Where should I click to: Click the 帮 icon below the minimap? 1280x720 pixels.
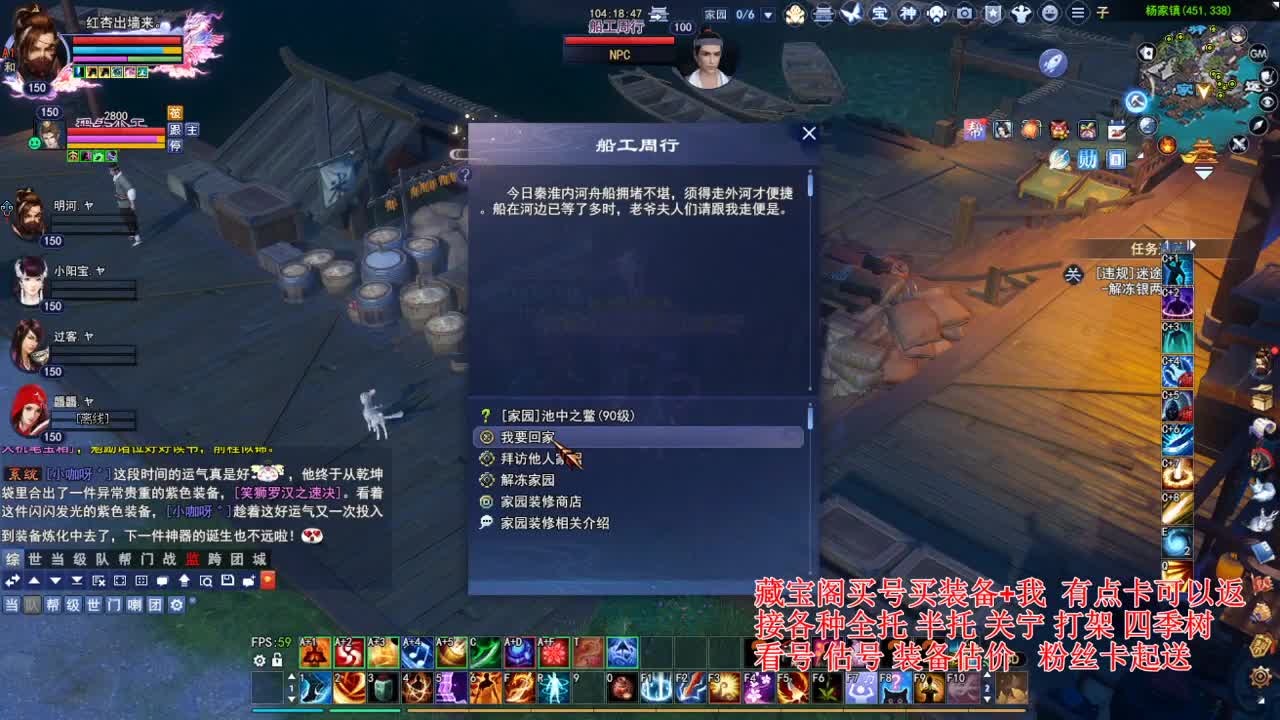click(975, 128)
